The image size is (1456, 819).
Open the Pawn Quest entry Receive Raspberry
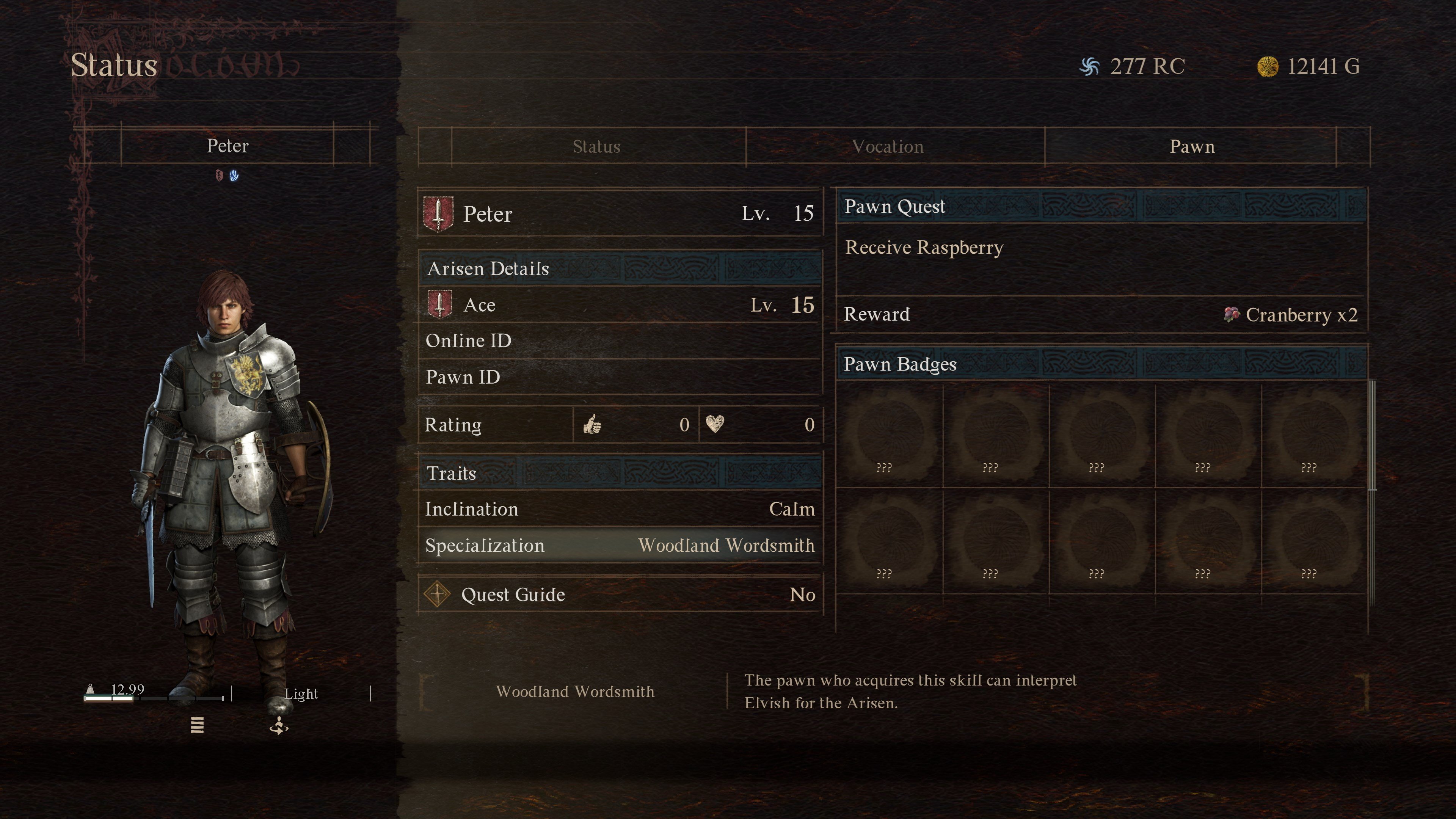click(x=924, y=248)
